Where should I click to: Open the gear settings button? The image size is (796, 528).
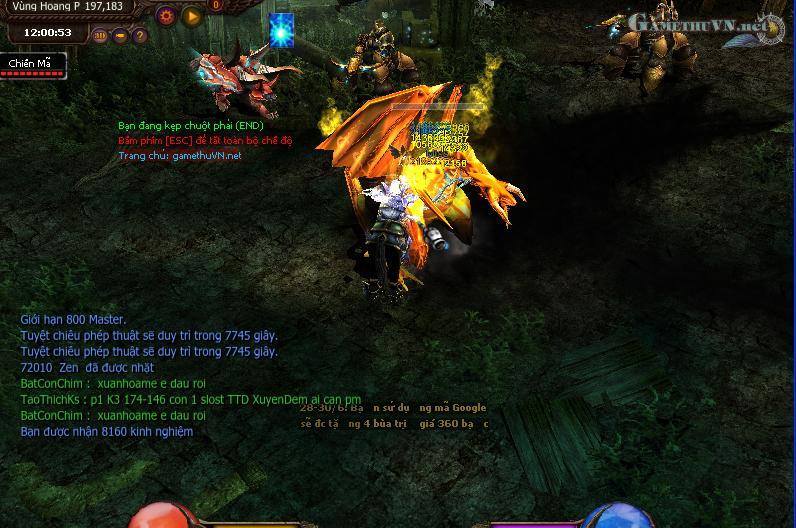(167, 16)
